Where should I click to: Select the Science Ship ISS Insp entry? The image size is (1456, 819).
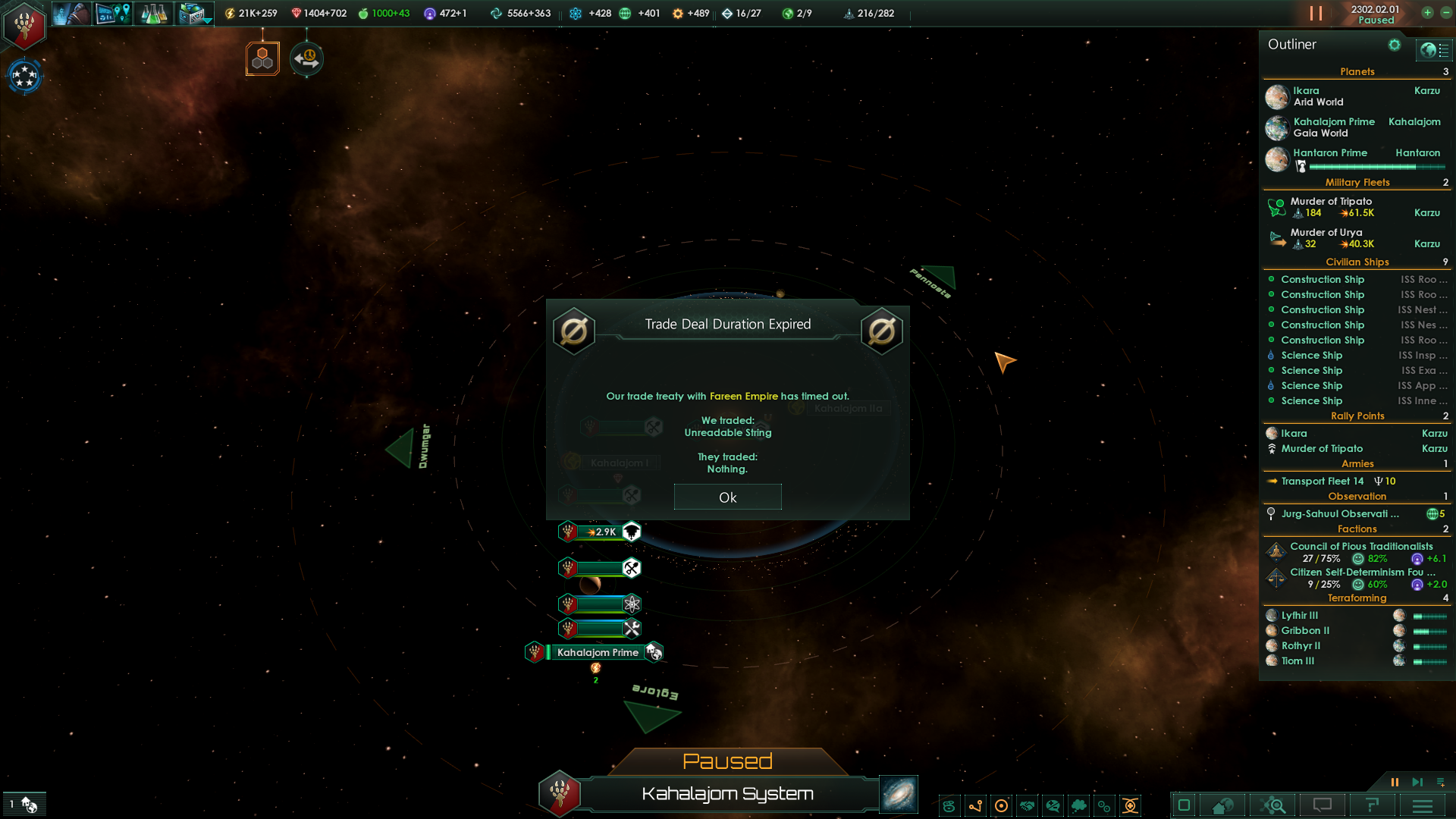pyautogui.click(x=1311, y=356)
